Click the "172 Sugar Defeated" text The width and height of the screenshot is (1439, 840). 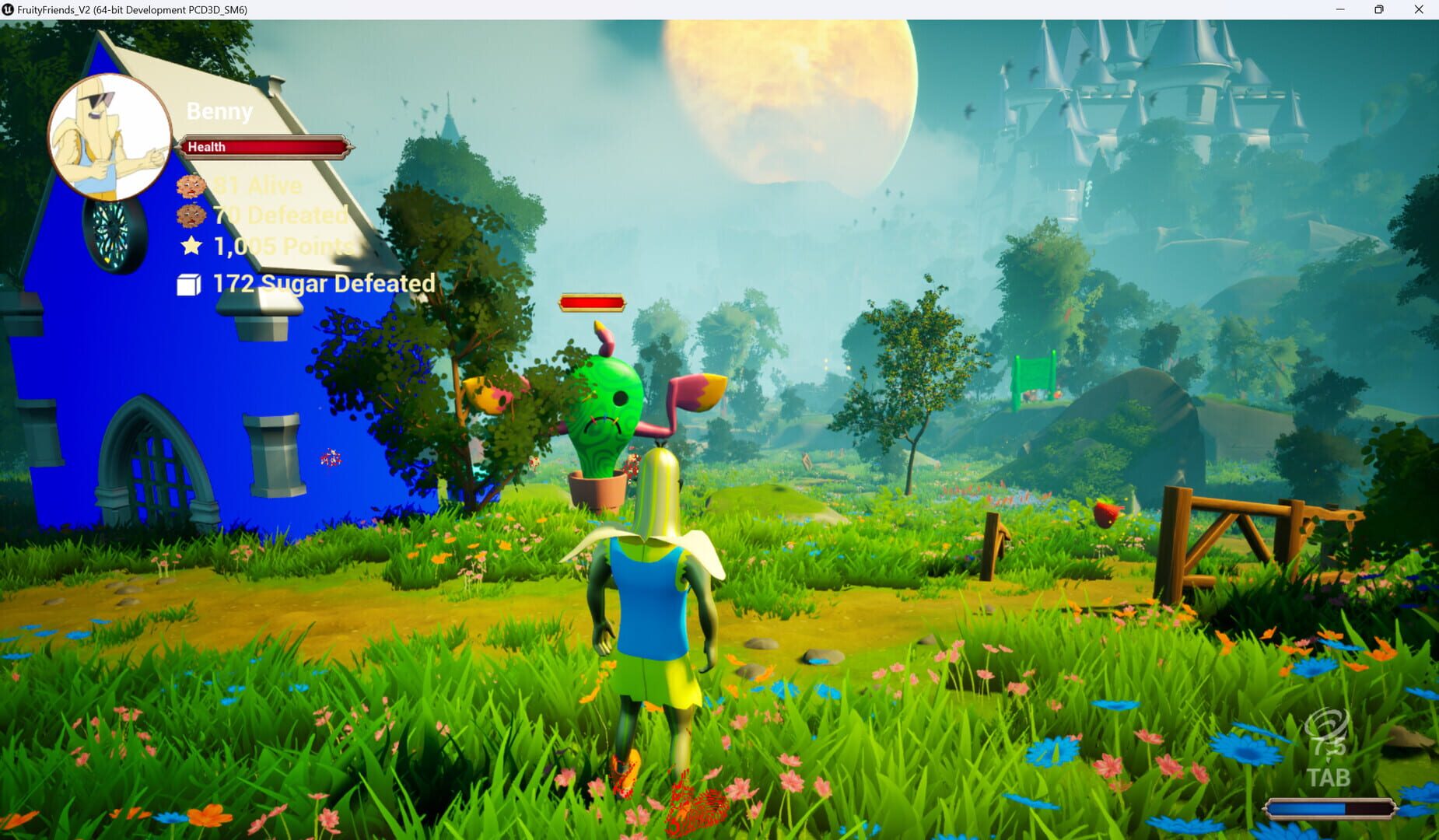(x=323, y=283)
